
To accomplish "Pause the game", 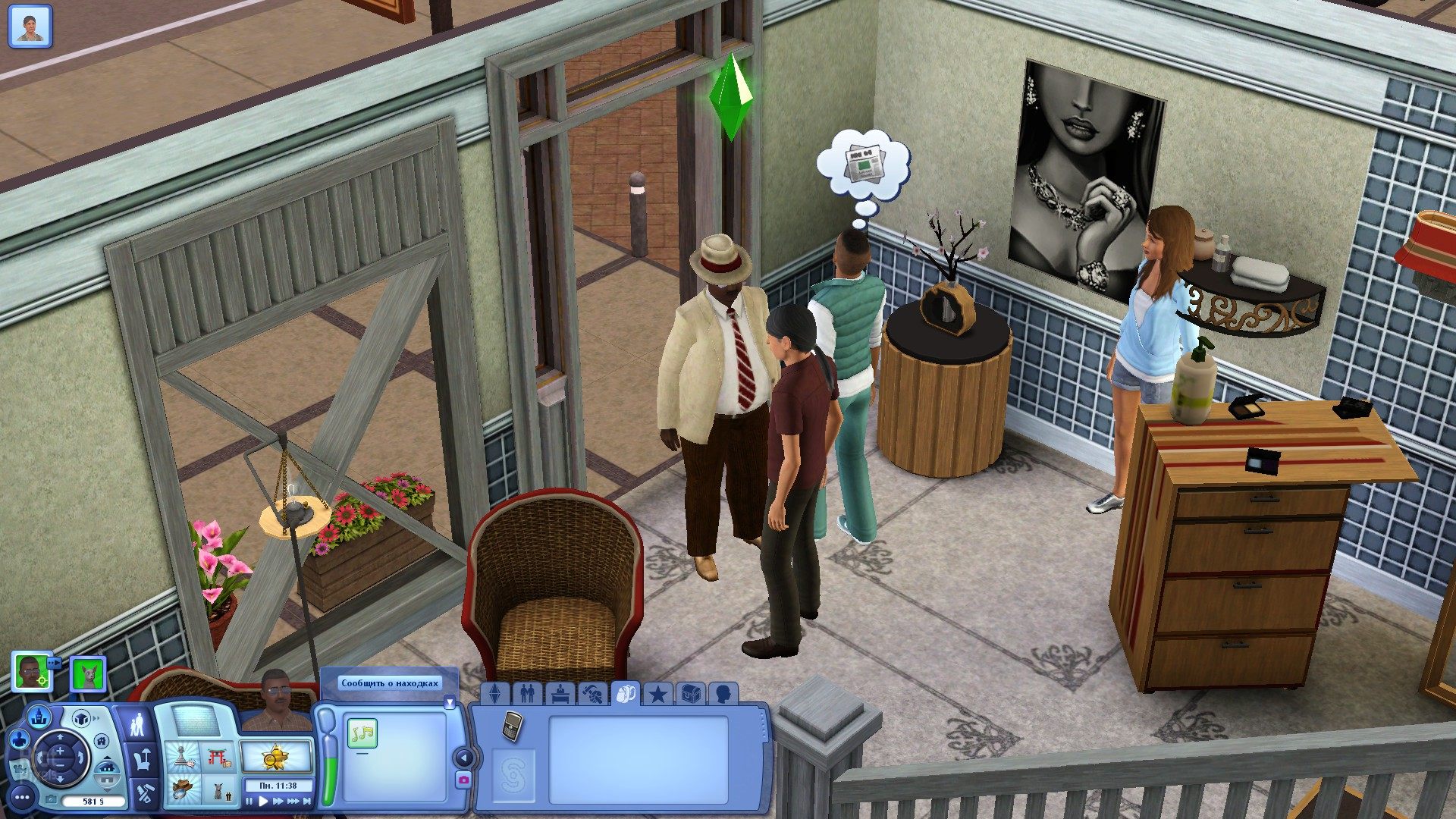I will [249, 801].
